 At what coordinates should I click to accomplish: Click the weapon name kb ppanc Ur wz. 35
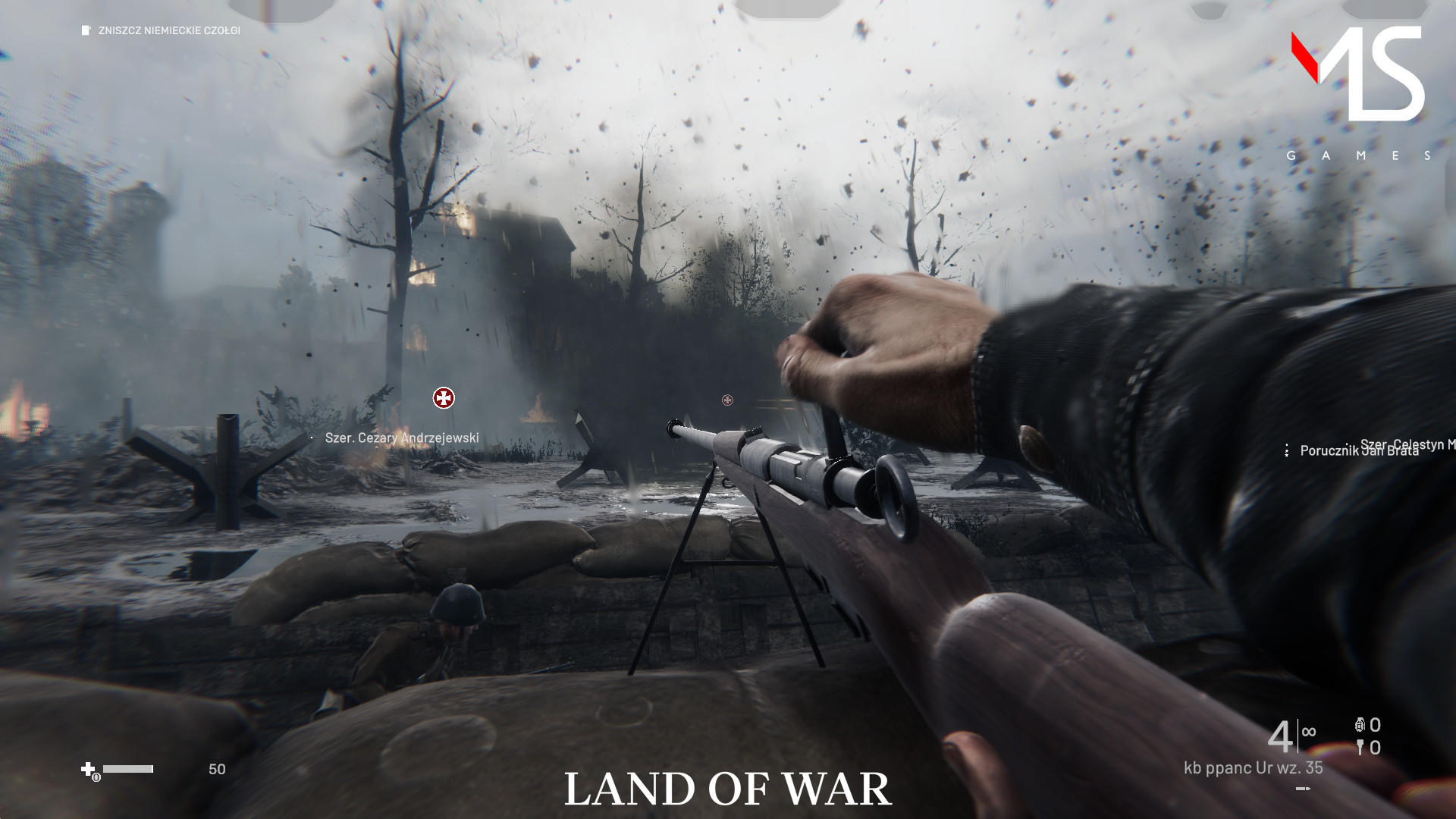tap(1251, 767)
